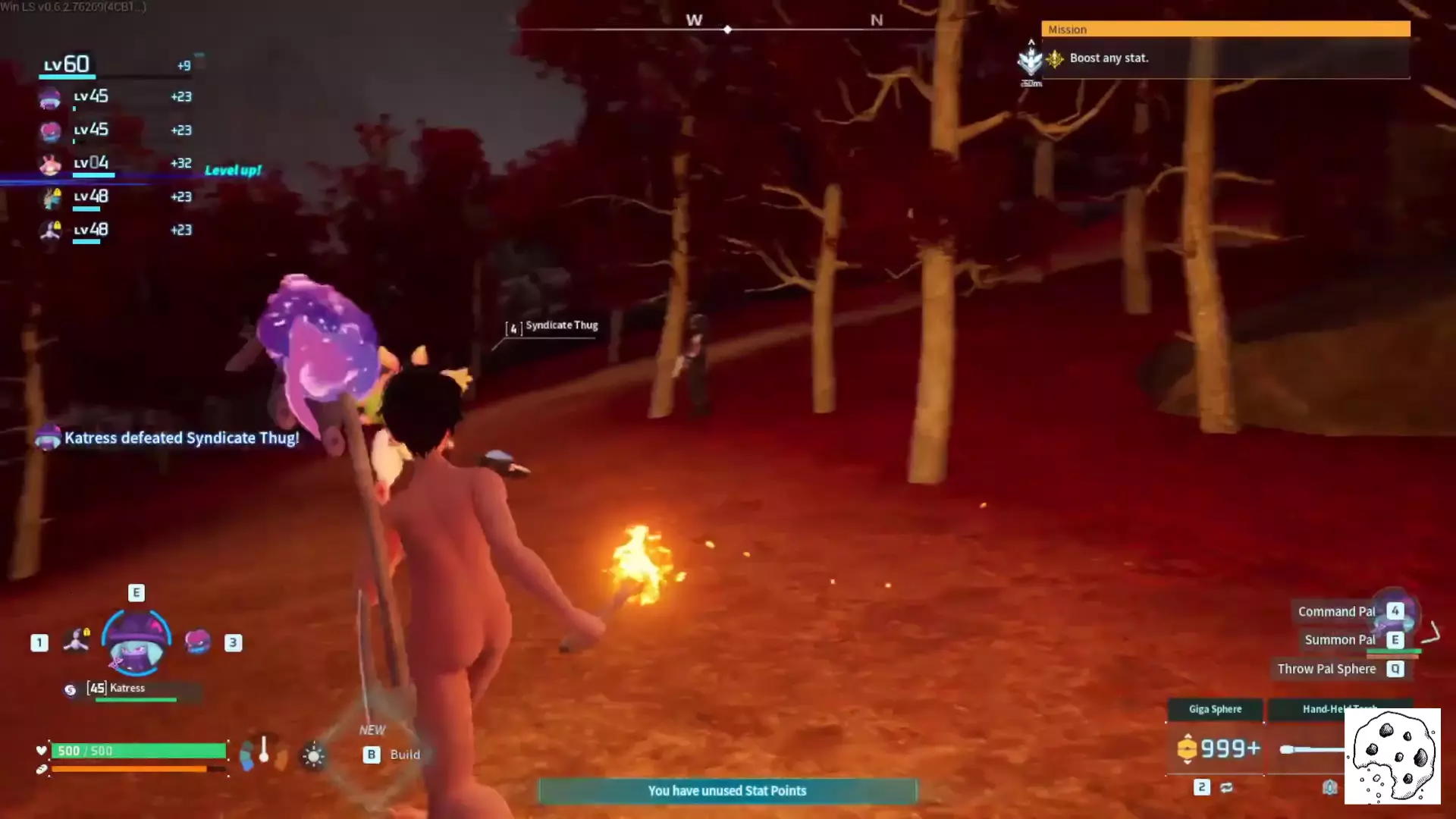This screenshot has width=1456, height=819.
Task: Click the cookie watermark overlay
Action: [1392, 756]
